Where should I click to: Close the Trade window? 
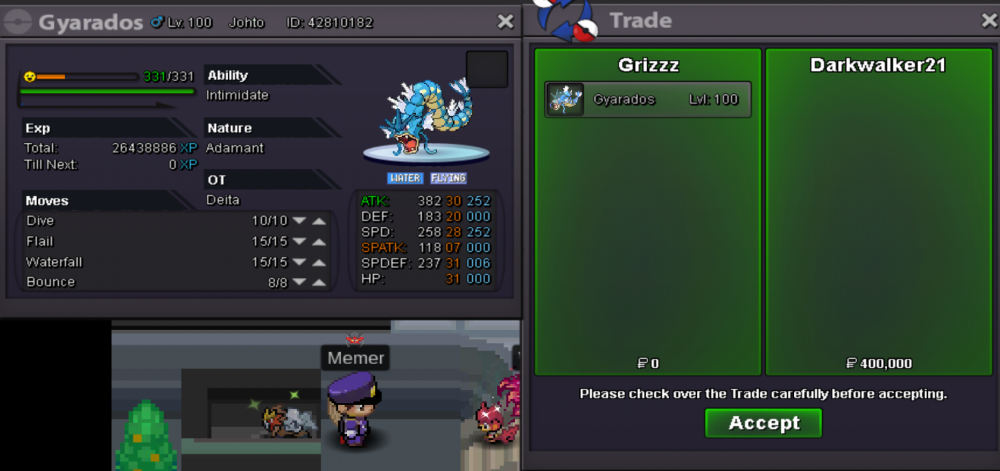coord(988,21)
